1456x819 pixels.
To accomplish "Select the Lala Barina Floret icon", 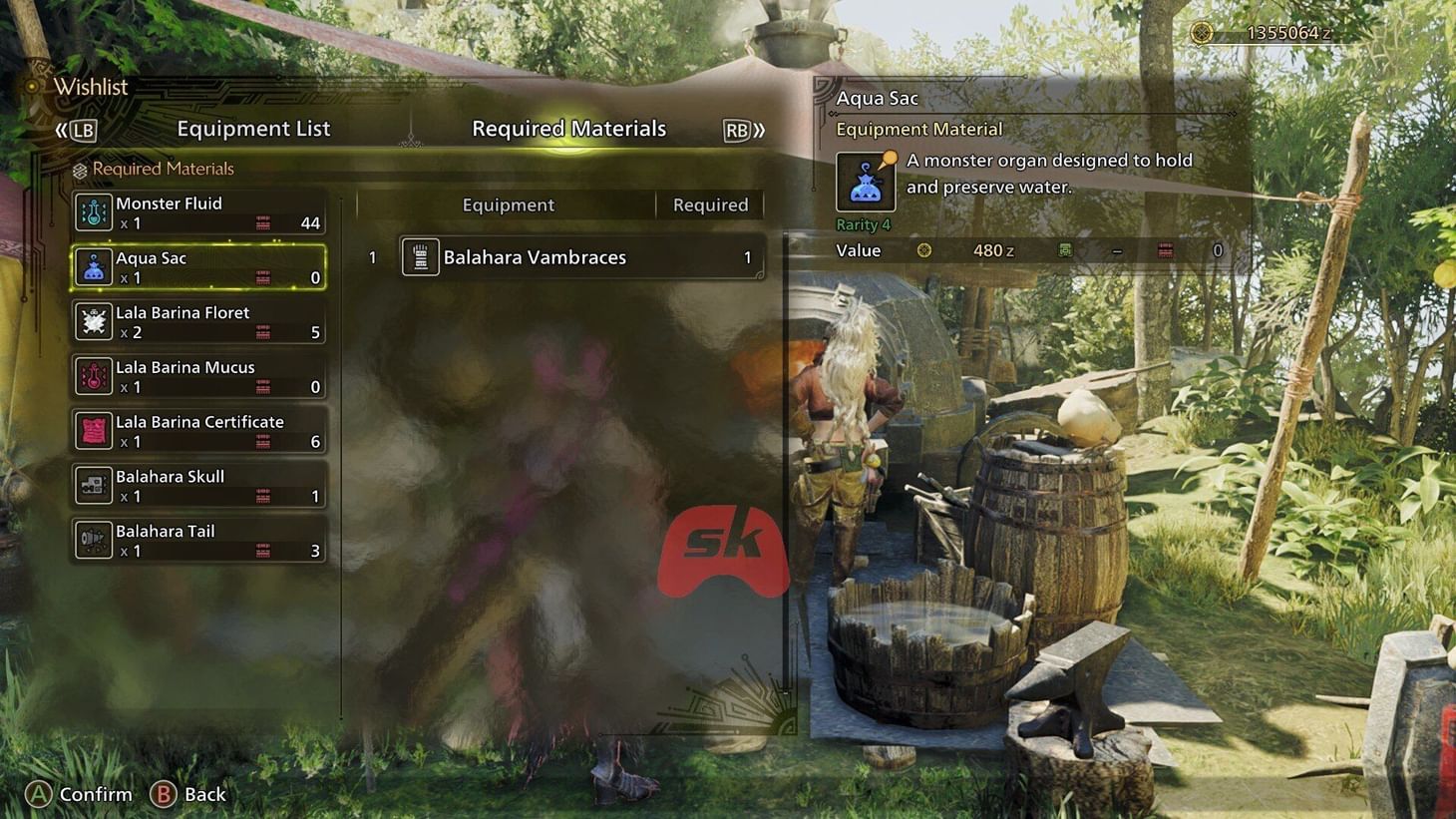I will pos(94,321).
